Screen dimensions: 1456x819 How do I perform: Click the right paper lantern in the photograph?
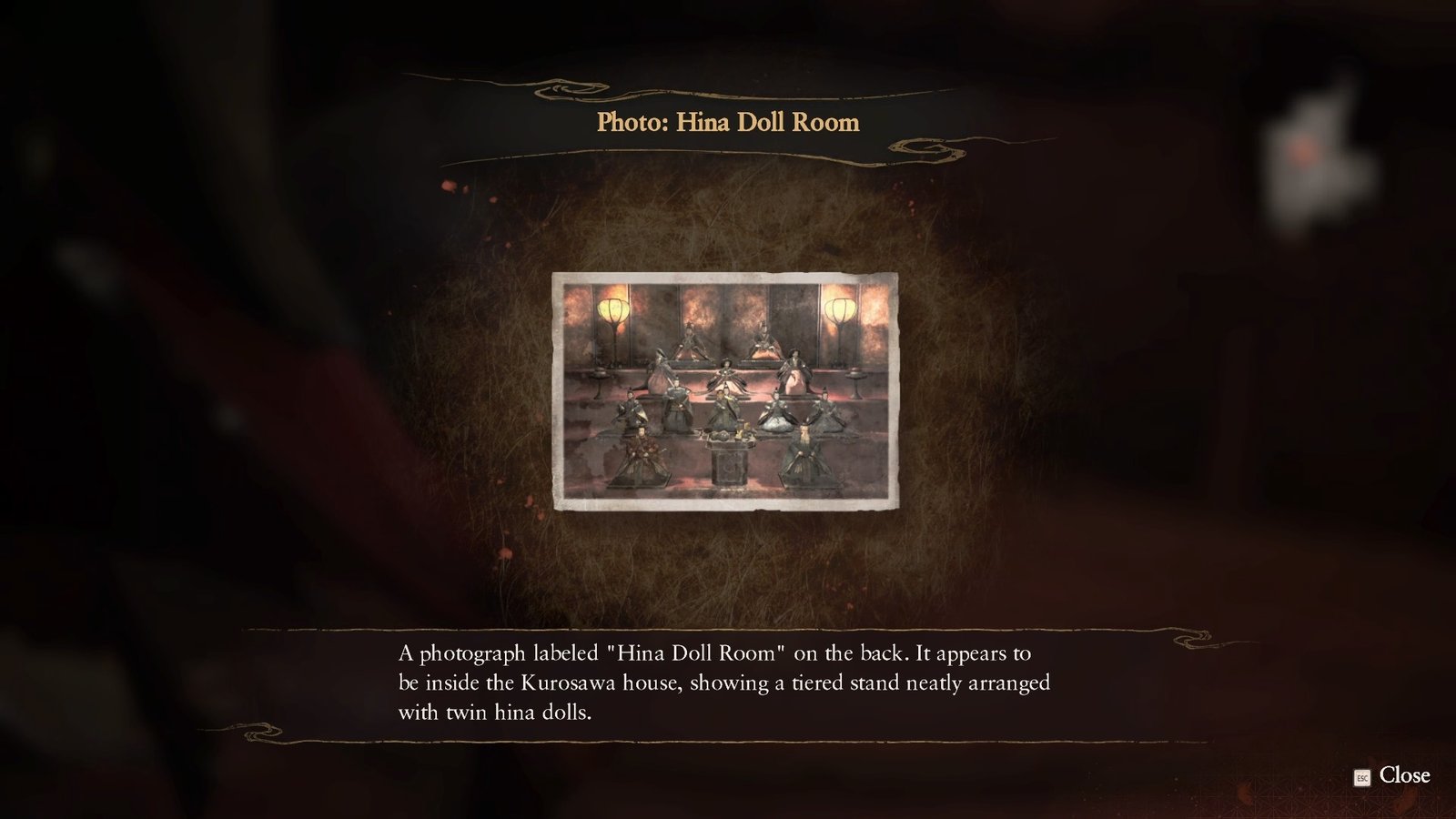click(842, 310)
